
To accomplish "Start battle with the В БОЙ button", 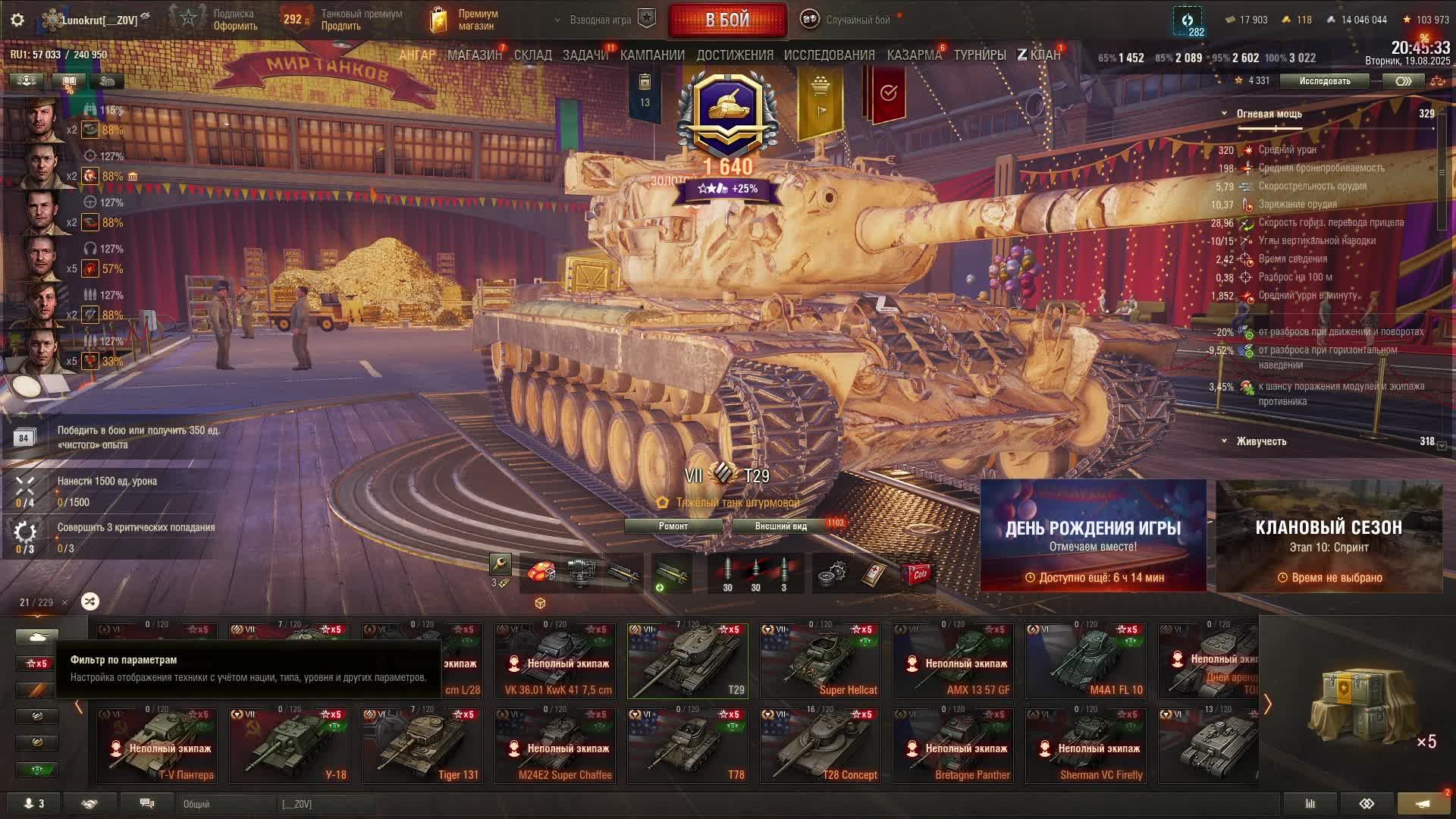I will tap(726, 20).
